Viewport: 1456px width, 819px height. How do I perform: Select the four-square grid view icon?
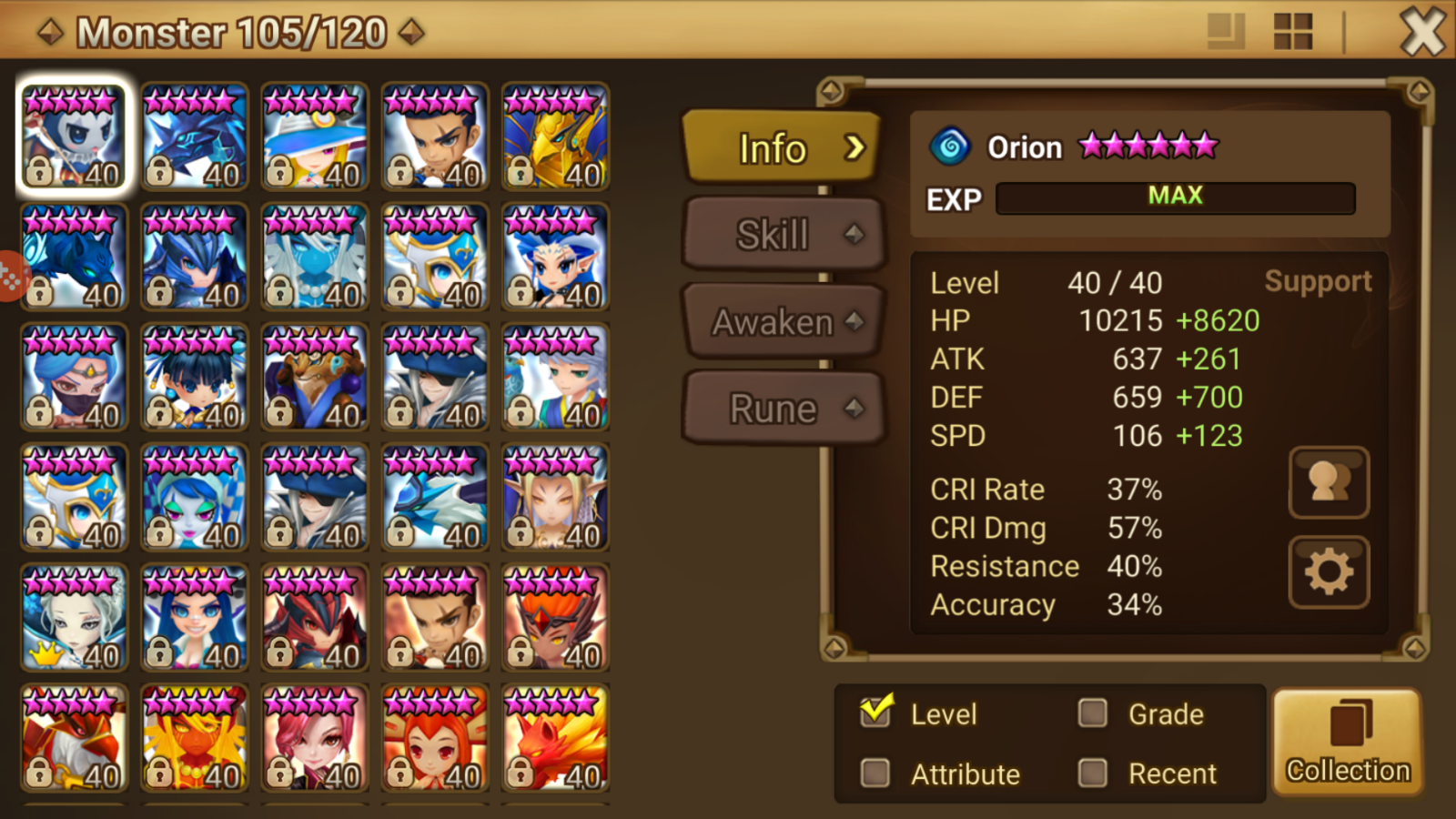point(1292,29)
